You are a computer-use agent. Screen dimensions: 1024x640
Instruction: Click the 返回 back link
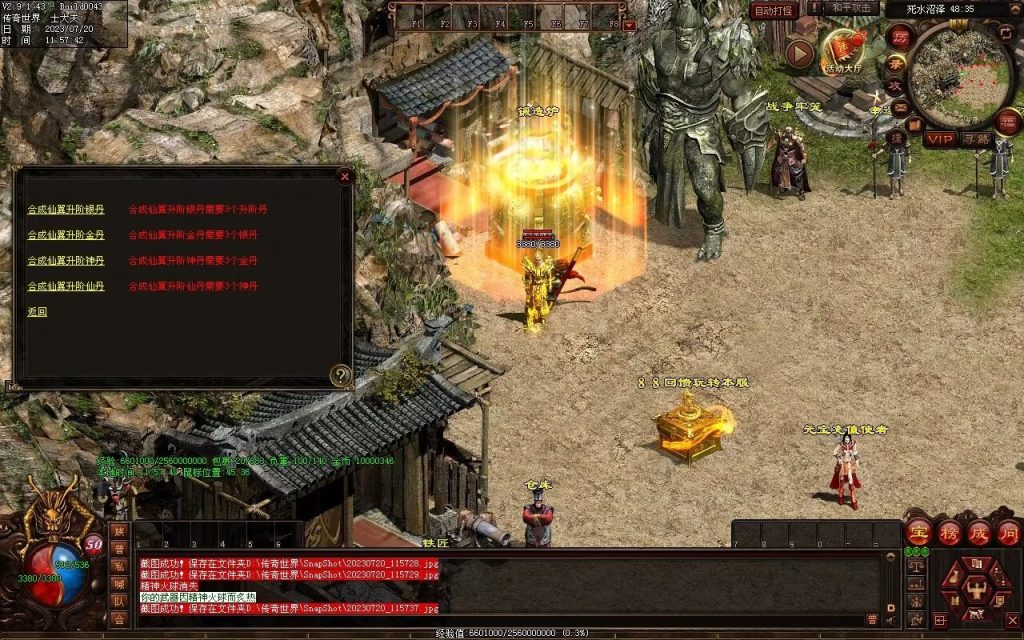click(x=37, y=312)
